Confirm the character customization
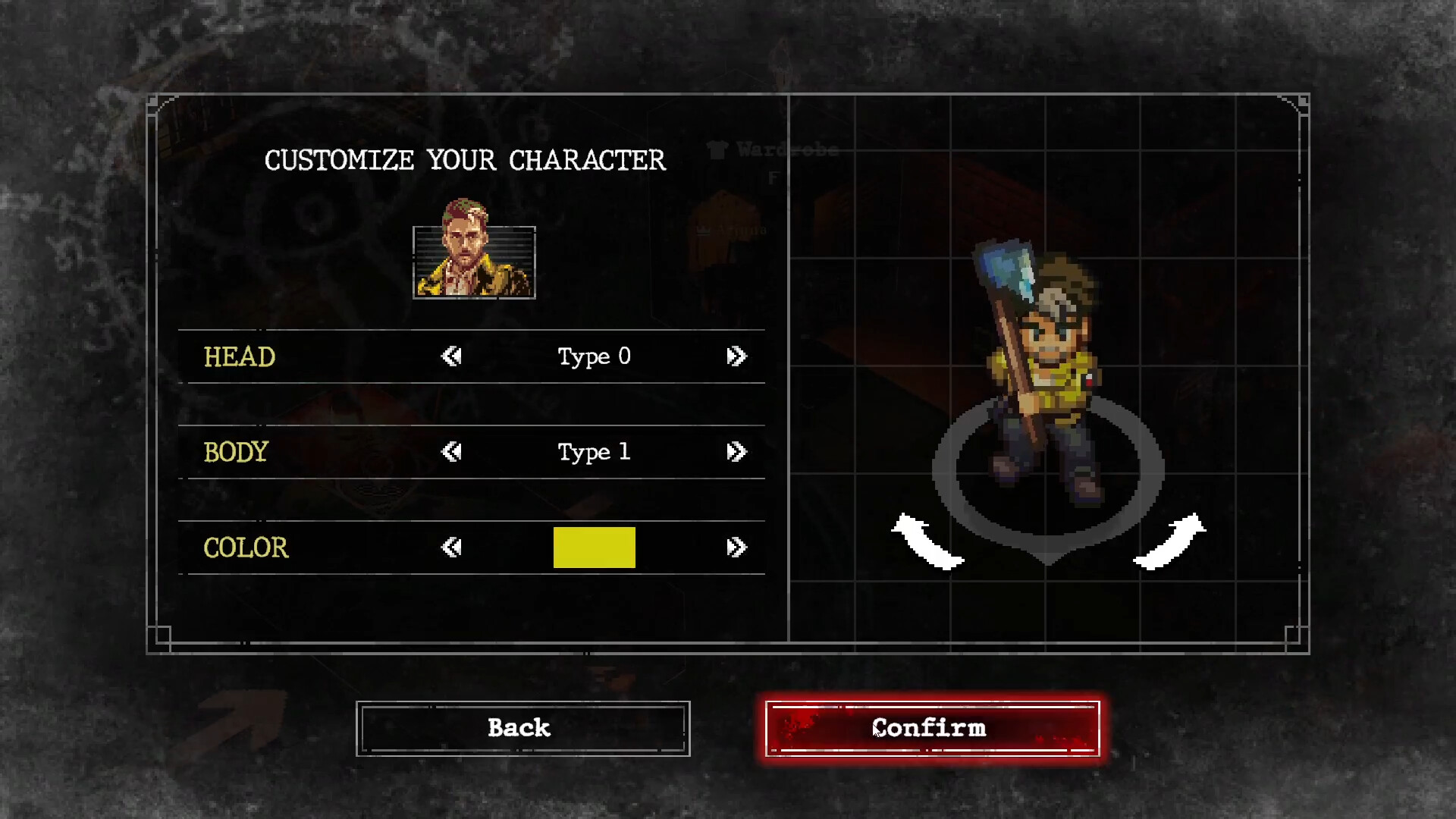Viewport: 1456px width, 819px height. (930, 728)
